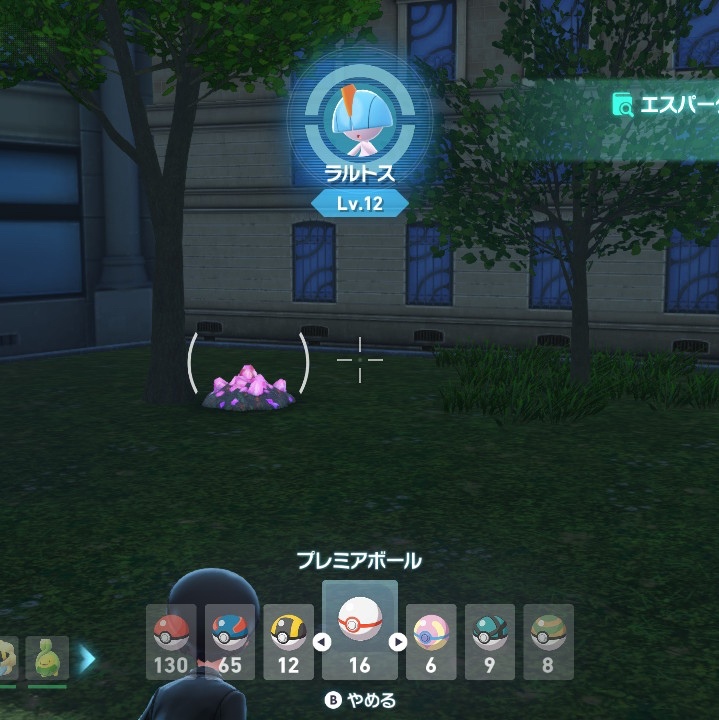Select the green Budew party slot
Screen dimensions: 719x720
(x=47, y=658)
